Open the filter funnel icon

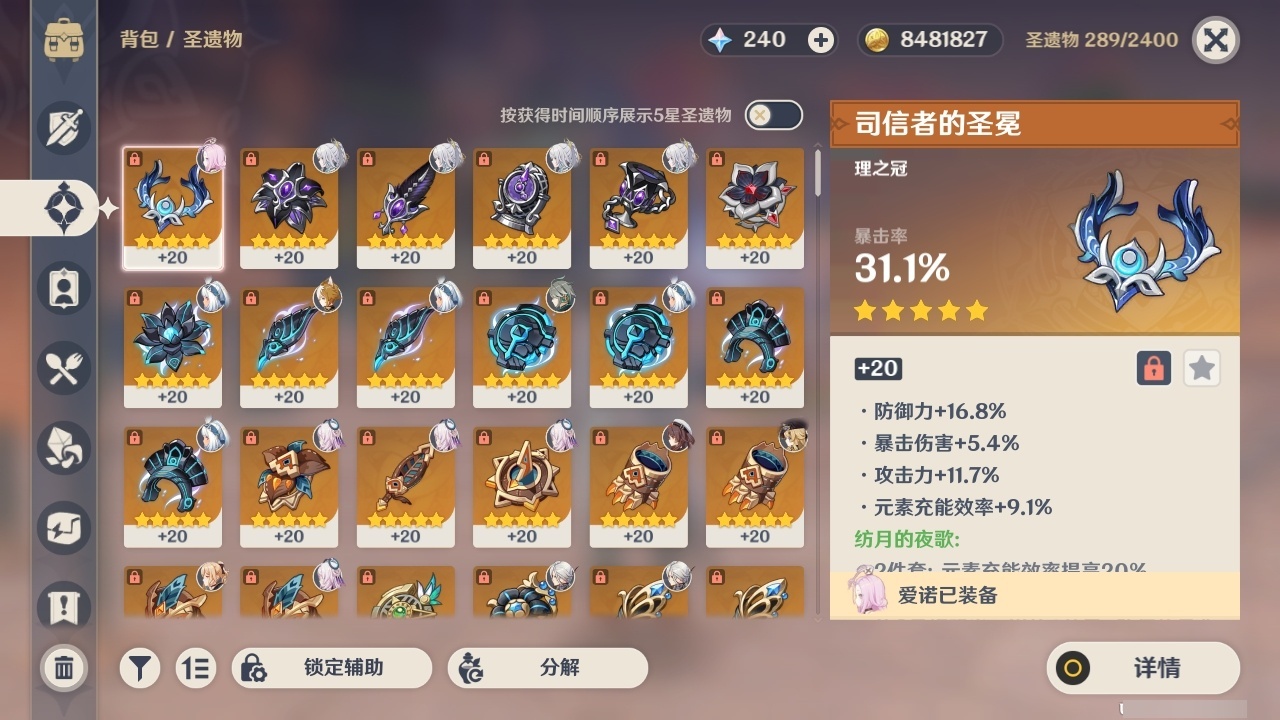pyautogui.click(x=139, y=668)
